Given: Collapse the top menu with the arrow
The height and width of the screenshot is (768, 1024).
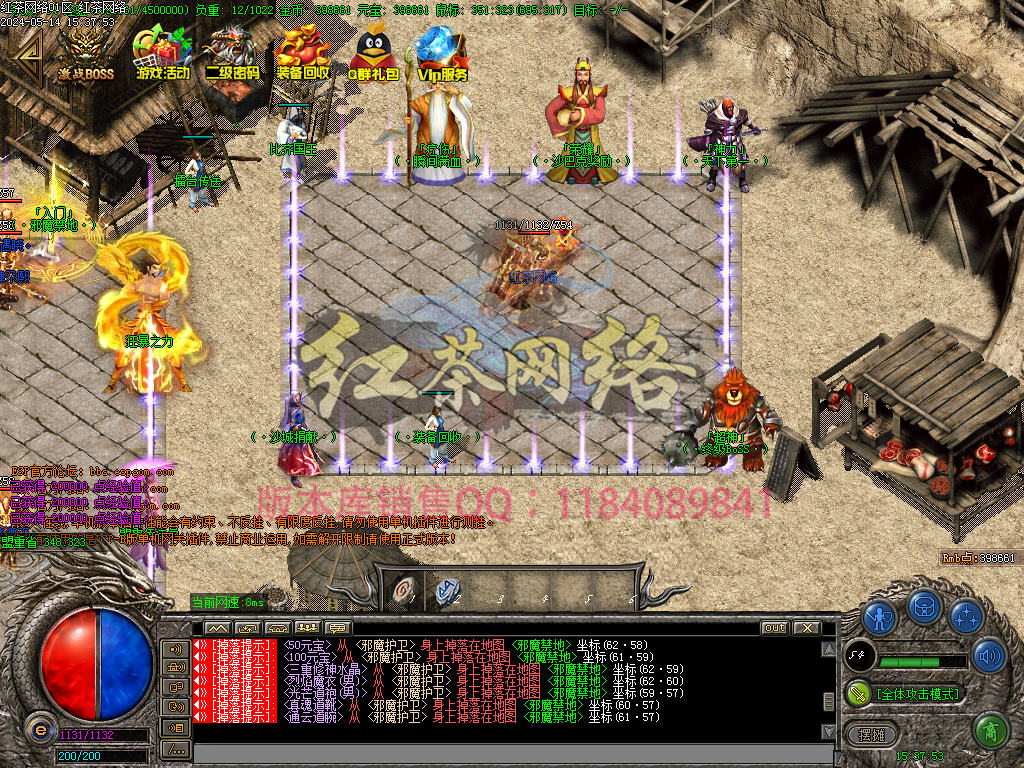Looking at the screenshot, I should [x=29, y=56].
